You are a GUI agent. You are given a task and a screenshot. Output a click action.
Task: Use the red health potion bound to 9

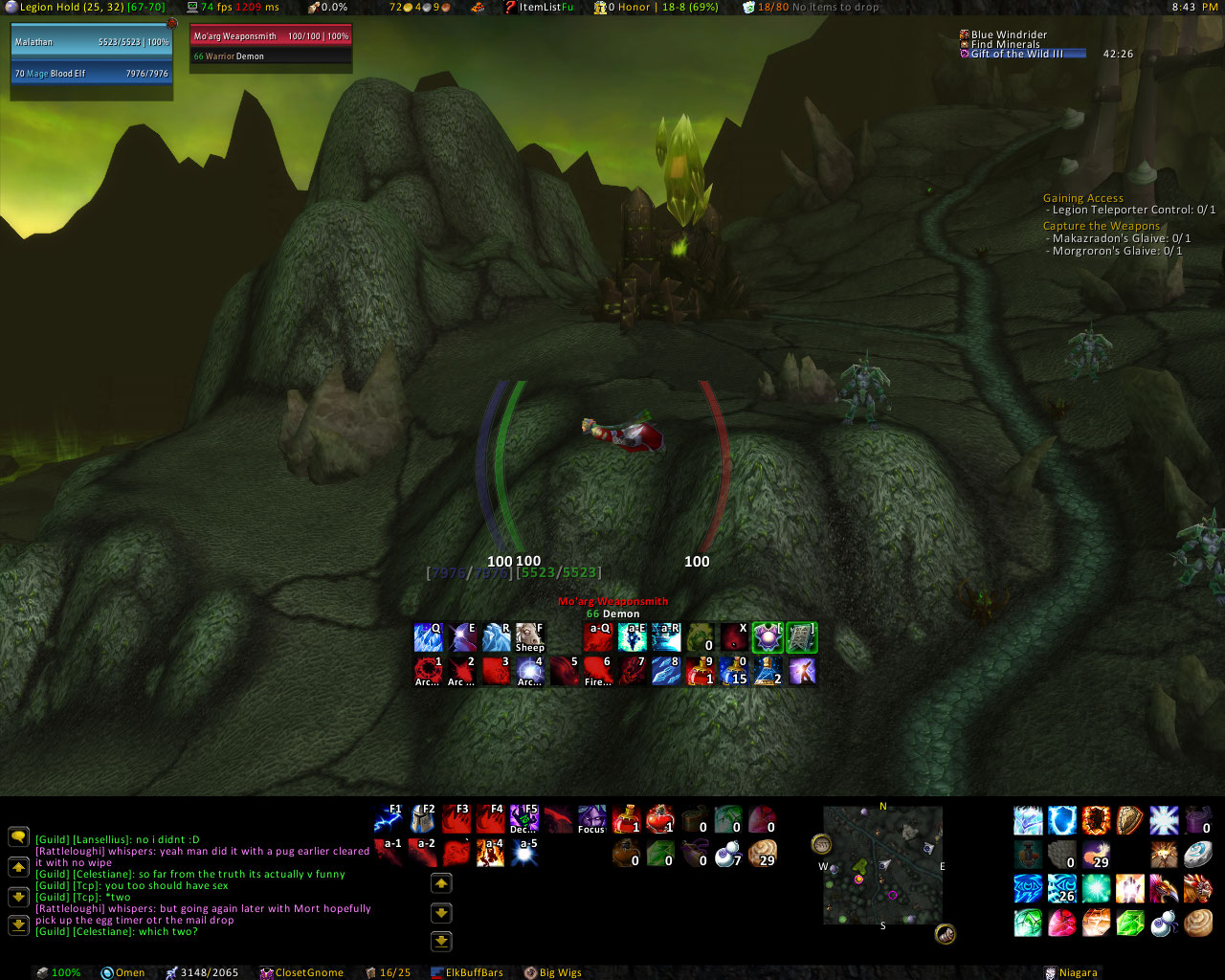701,671
